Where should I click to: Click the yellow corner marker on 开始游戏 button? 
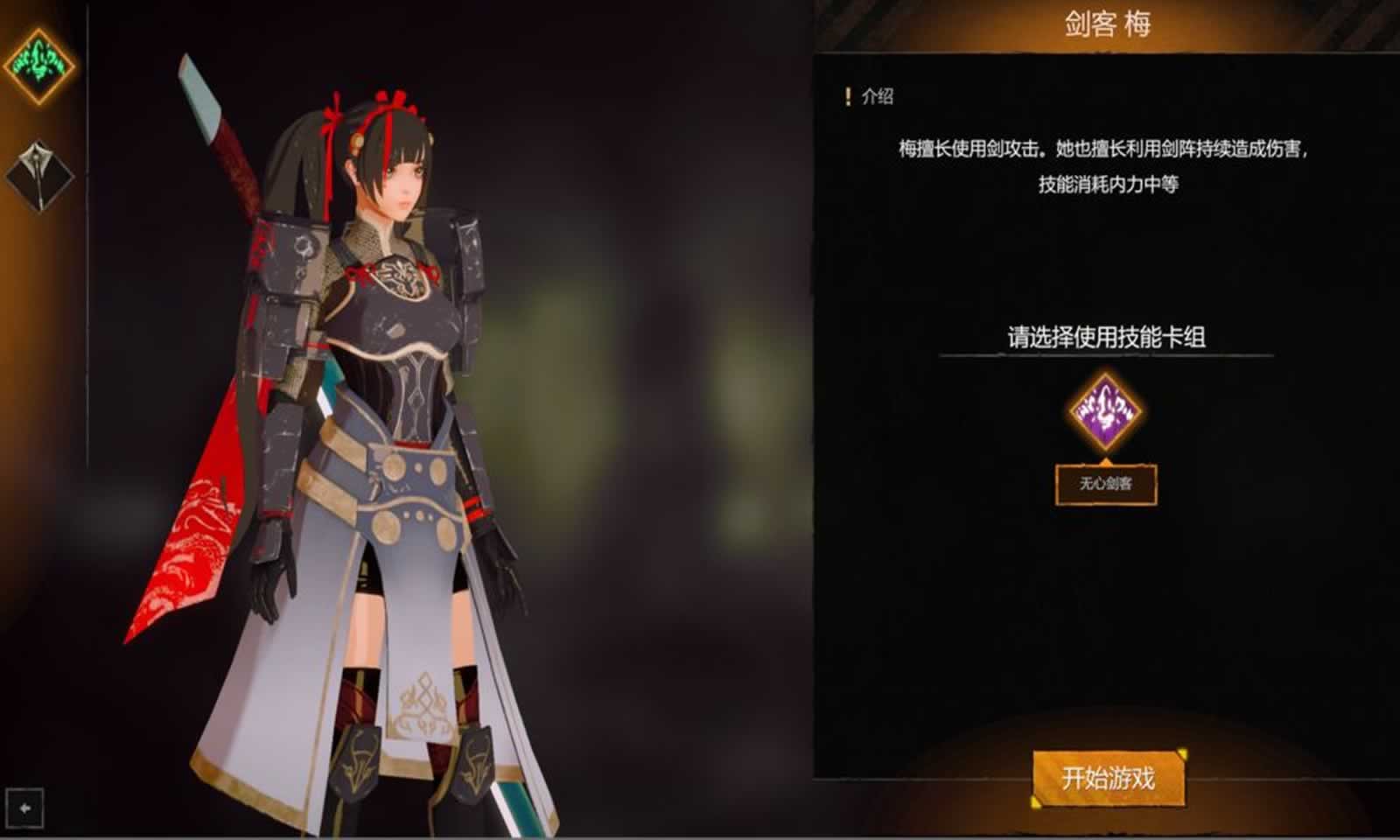tap(1184, 752)
